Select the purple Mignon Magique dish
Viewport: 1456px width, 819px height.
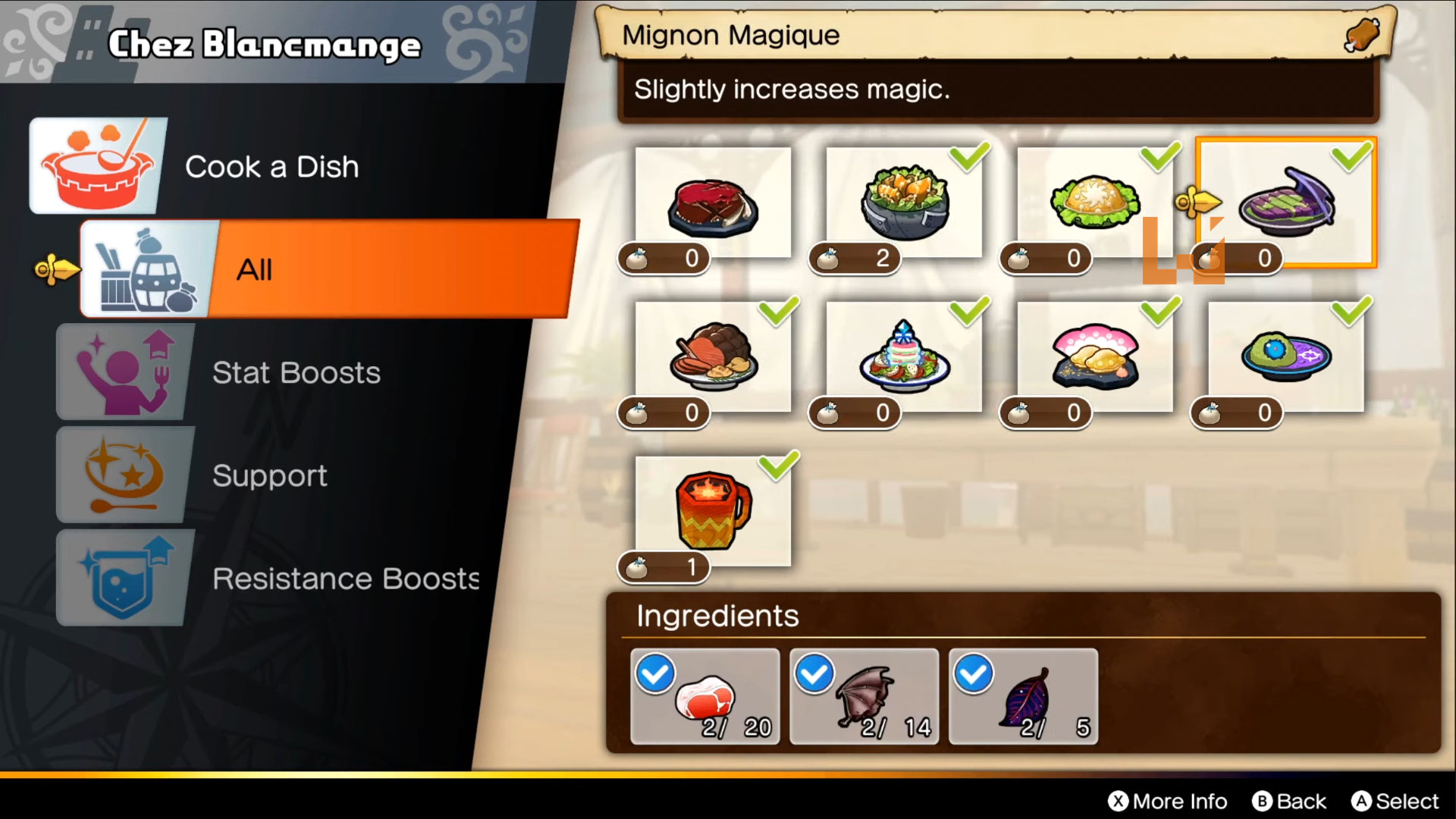(x=1286, y=203)
